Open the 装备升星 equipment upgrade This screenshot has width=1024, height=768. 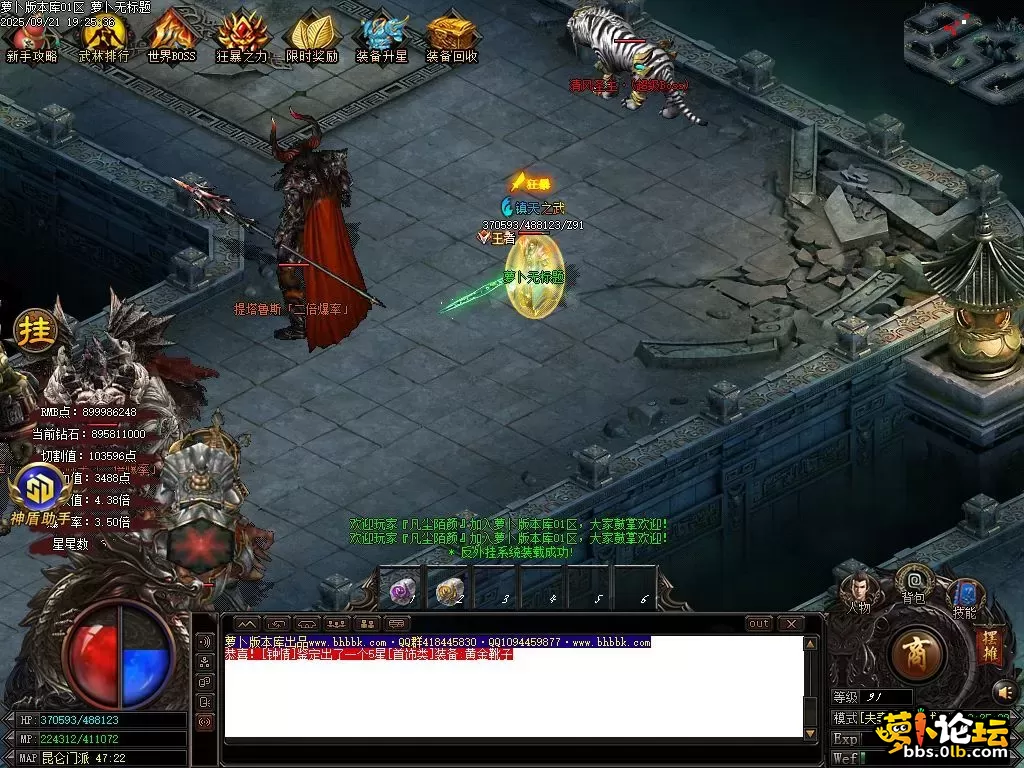(x=382, y=36)
